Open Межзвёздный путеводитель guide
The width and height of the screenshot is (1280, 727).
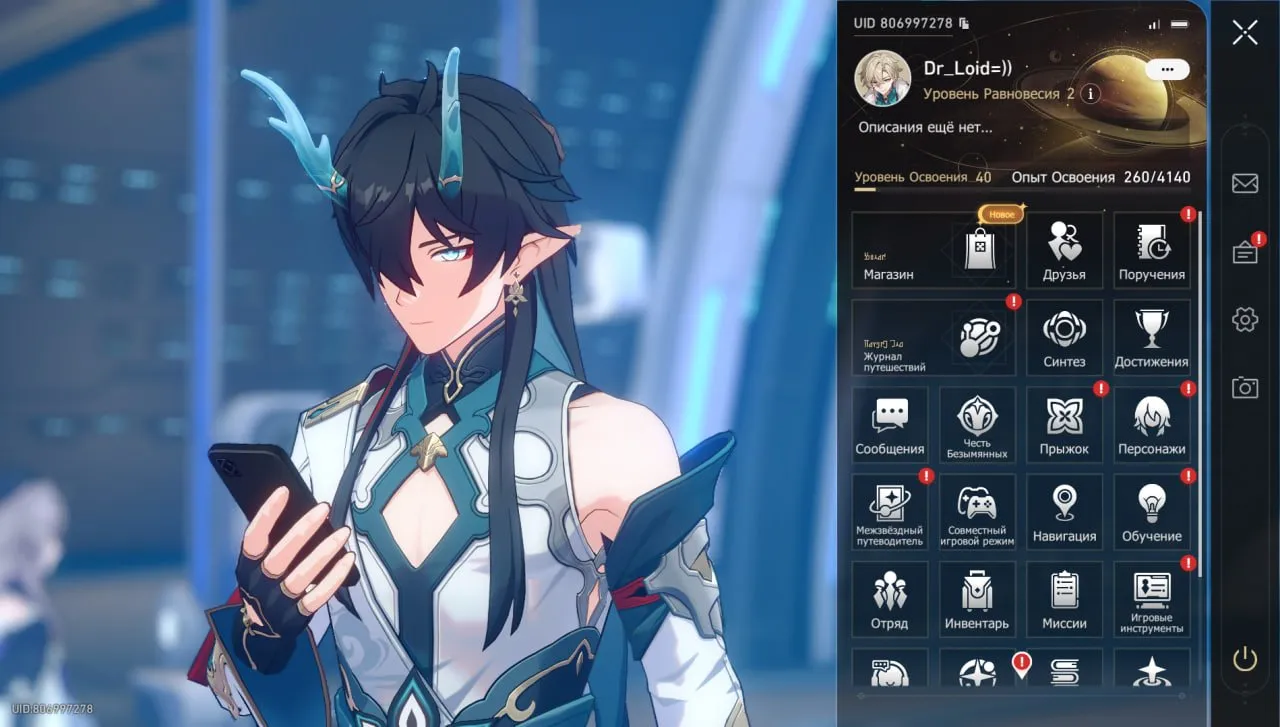(889, 512)
